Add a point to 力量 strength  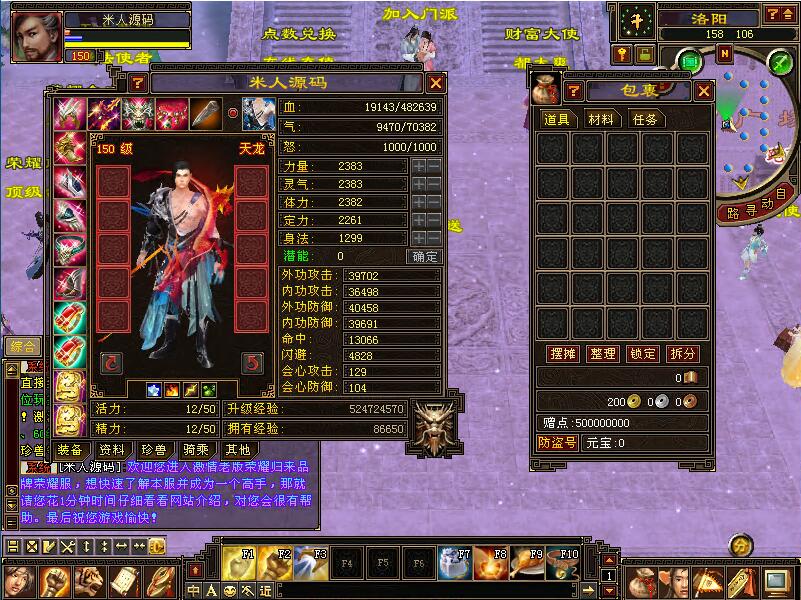(x=418, y=166)
